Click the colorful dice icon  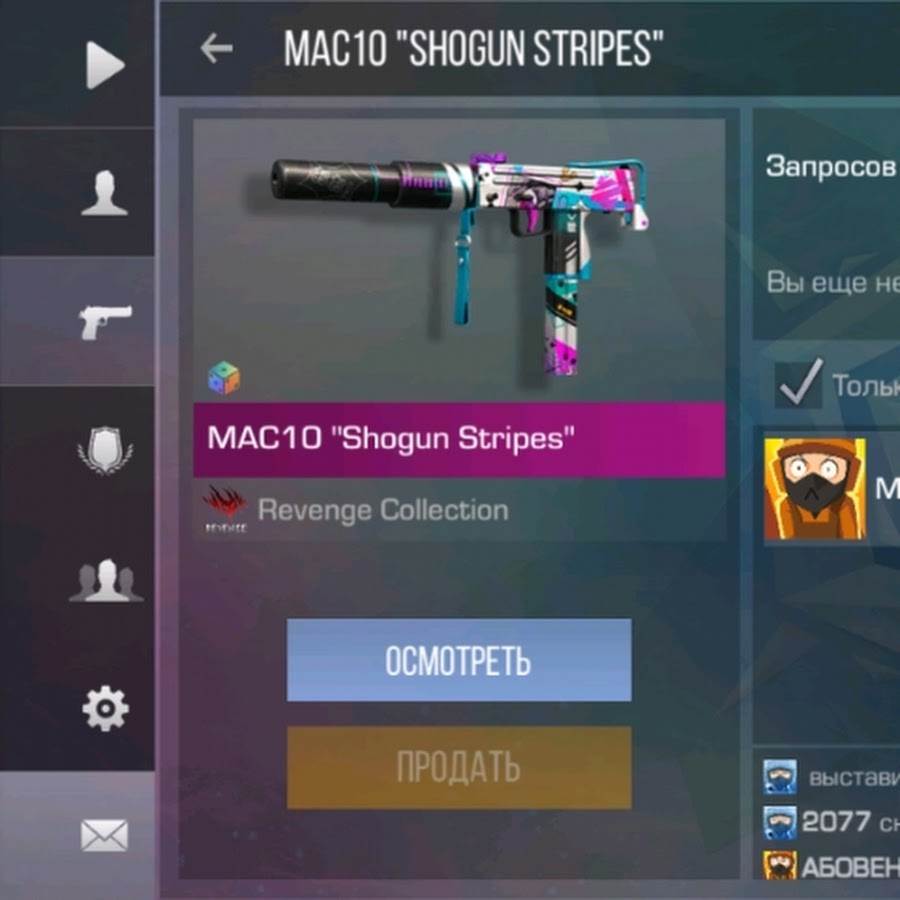[x=223, y=378]
